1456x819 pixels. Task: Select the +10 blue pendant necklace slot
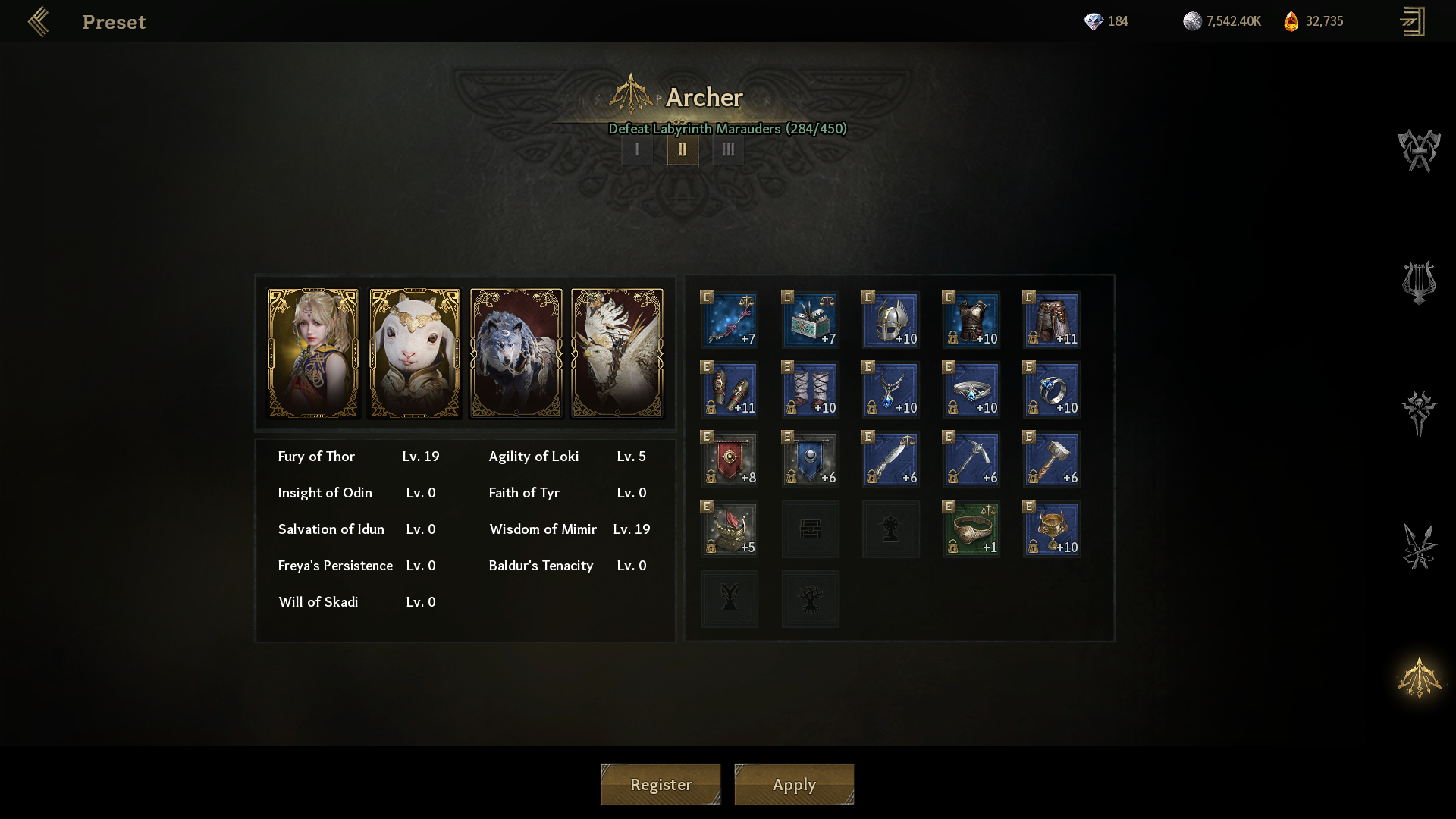click(x=891, y=390)
